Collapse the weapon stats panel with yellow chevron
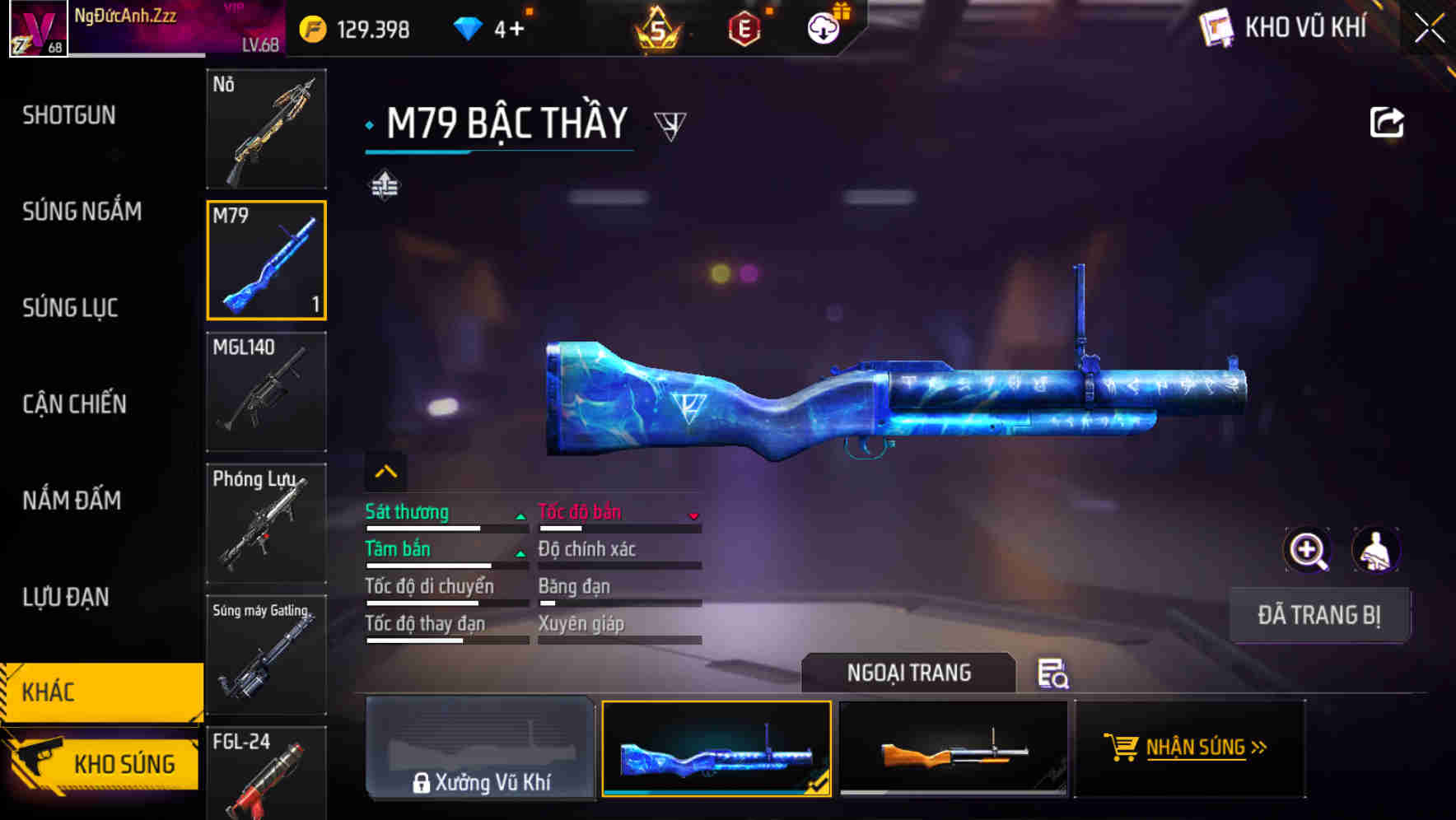 coord(385,470)
